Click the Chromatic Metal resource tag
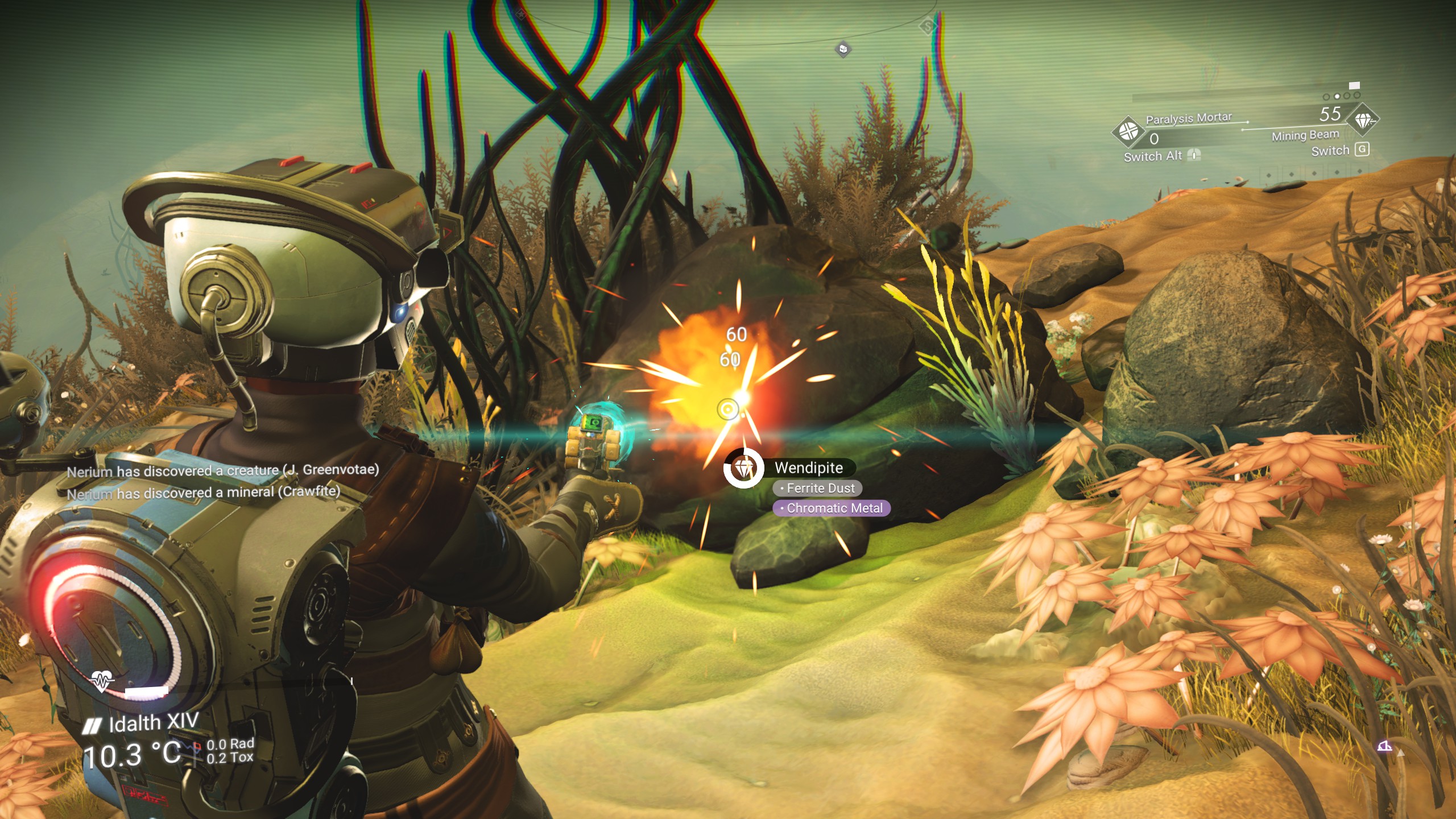 tap(831, 508)
